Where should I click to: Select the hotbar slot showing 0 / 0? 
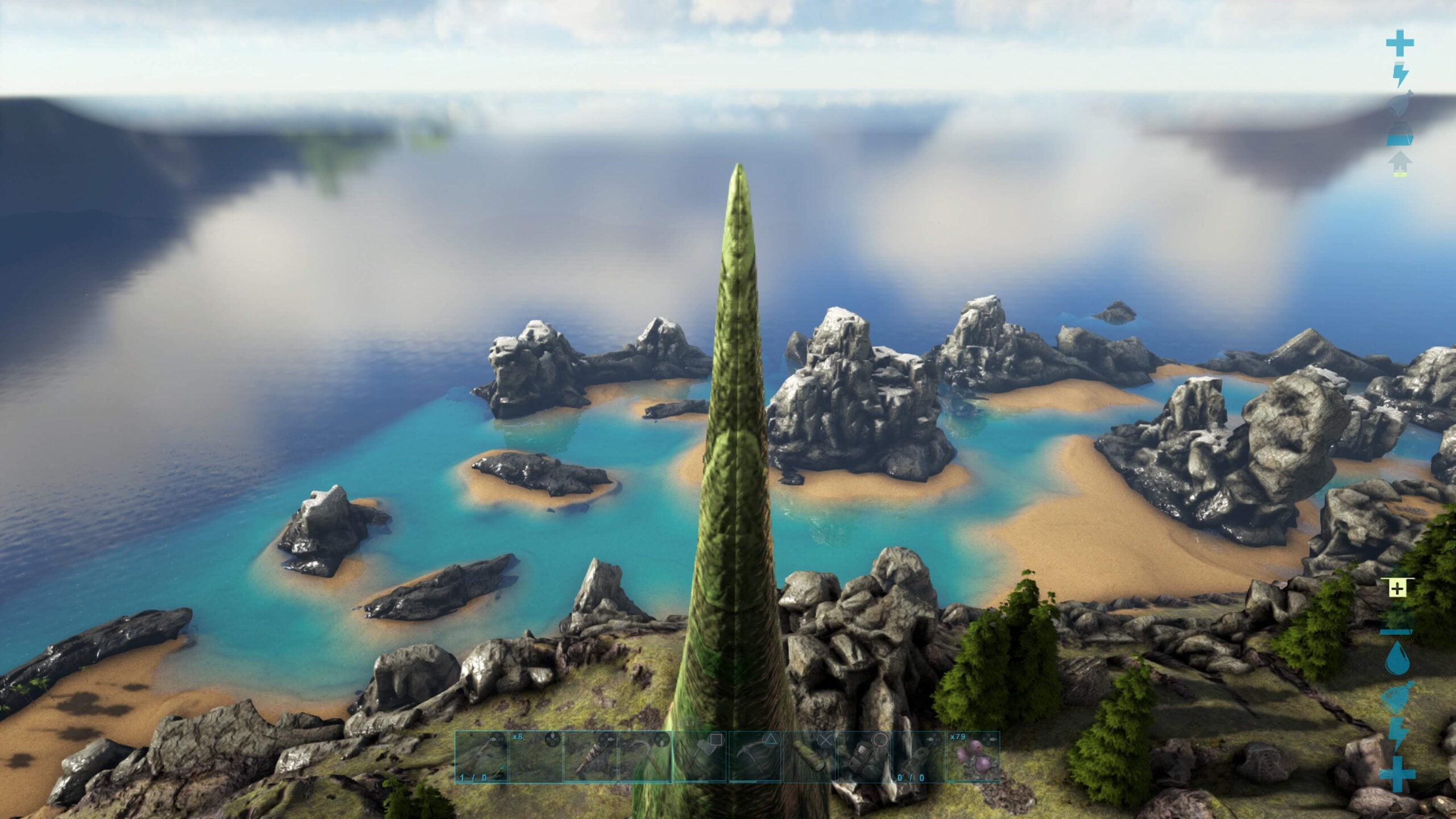click(919, 757)
